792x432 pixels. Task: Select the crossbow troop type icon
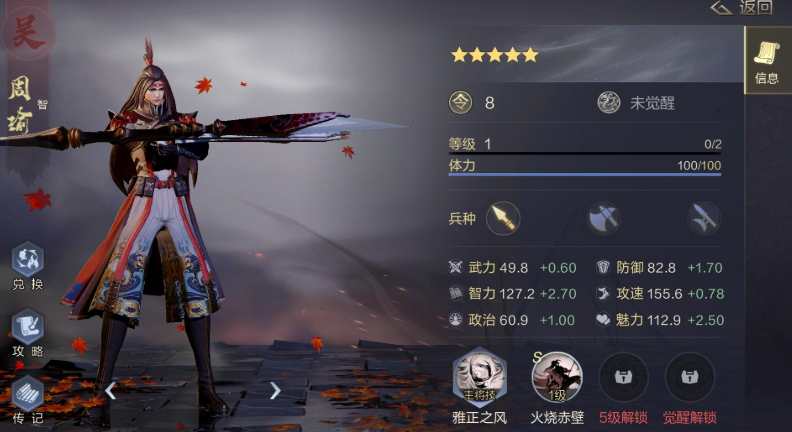(x=704, y=217)
